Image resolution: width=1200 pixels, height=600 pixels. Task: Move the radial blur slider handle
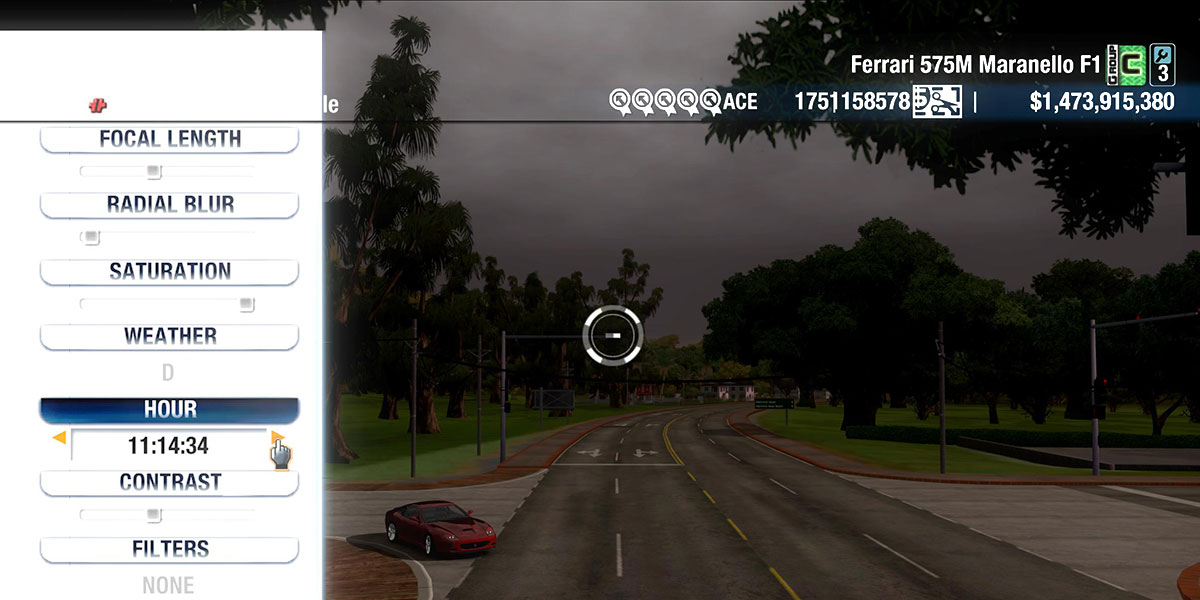(x=91, y=238)
